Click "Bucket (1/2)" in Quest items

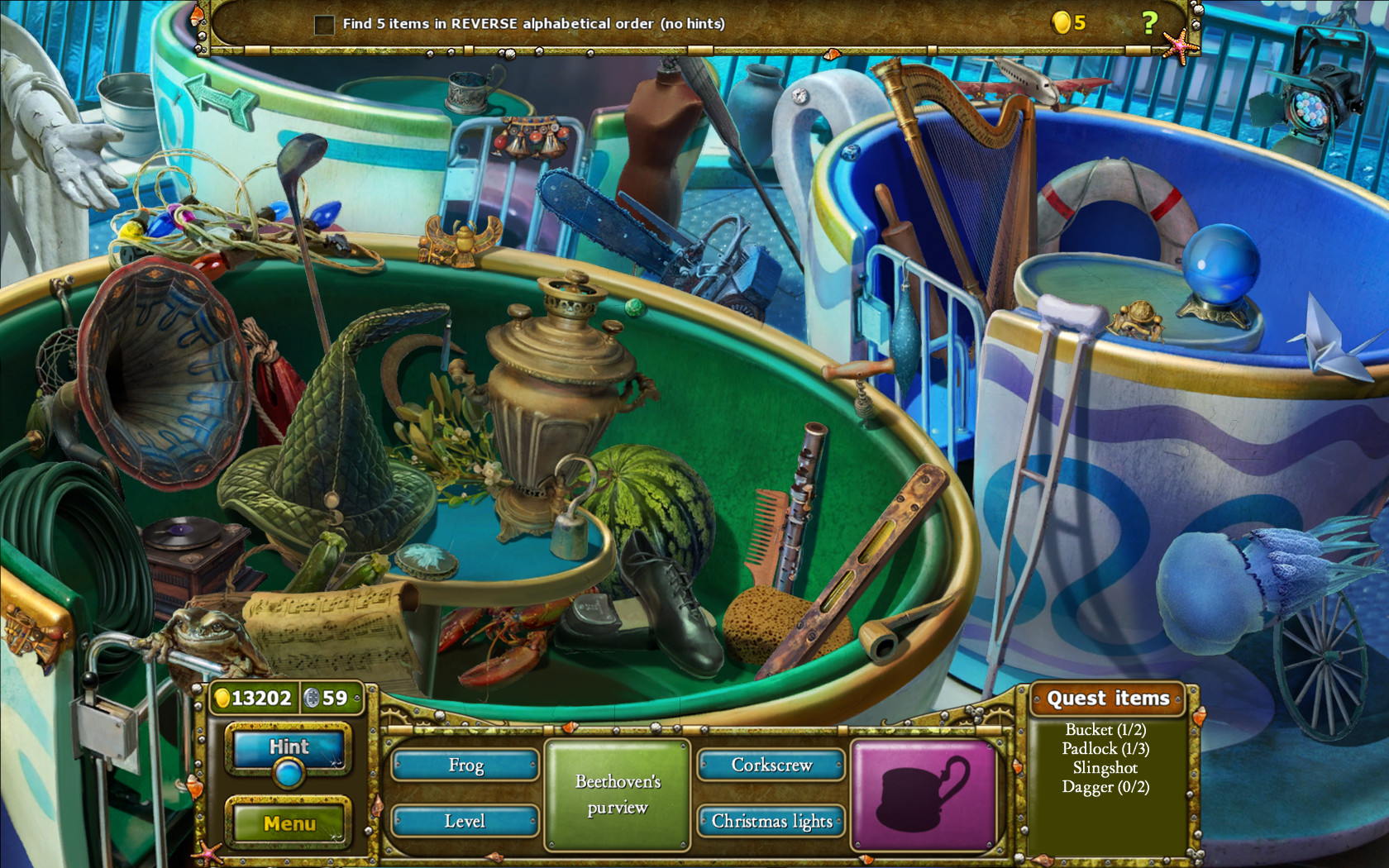(x=1105, y=731)
